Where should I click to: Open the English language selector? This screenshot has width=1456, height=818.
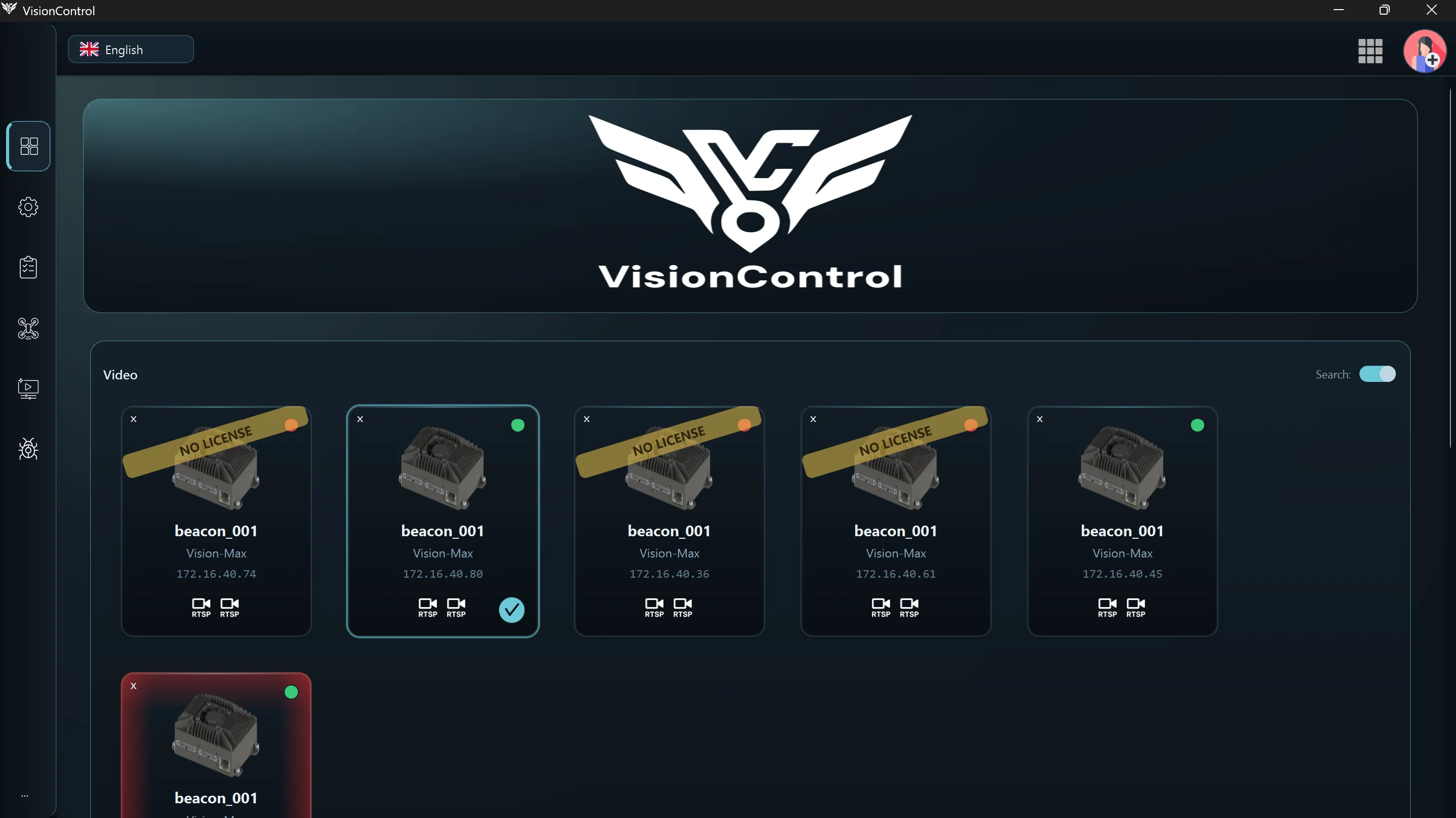point(130,49)
